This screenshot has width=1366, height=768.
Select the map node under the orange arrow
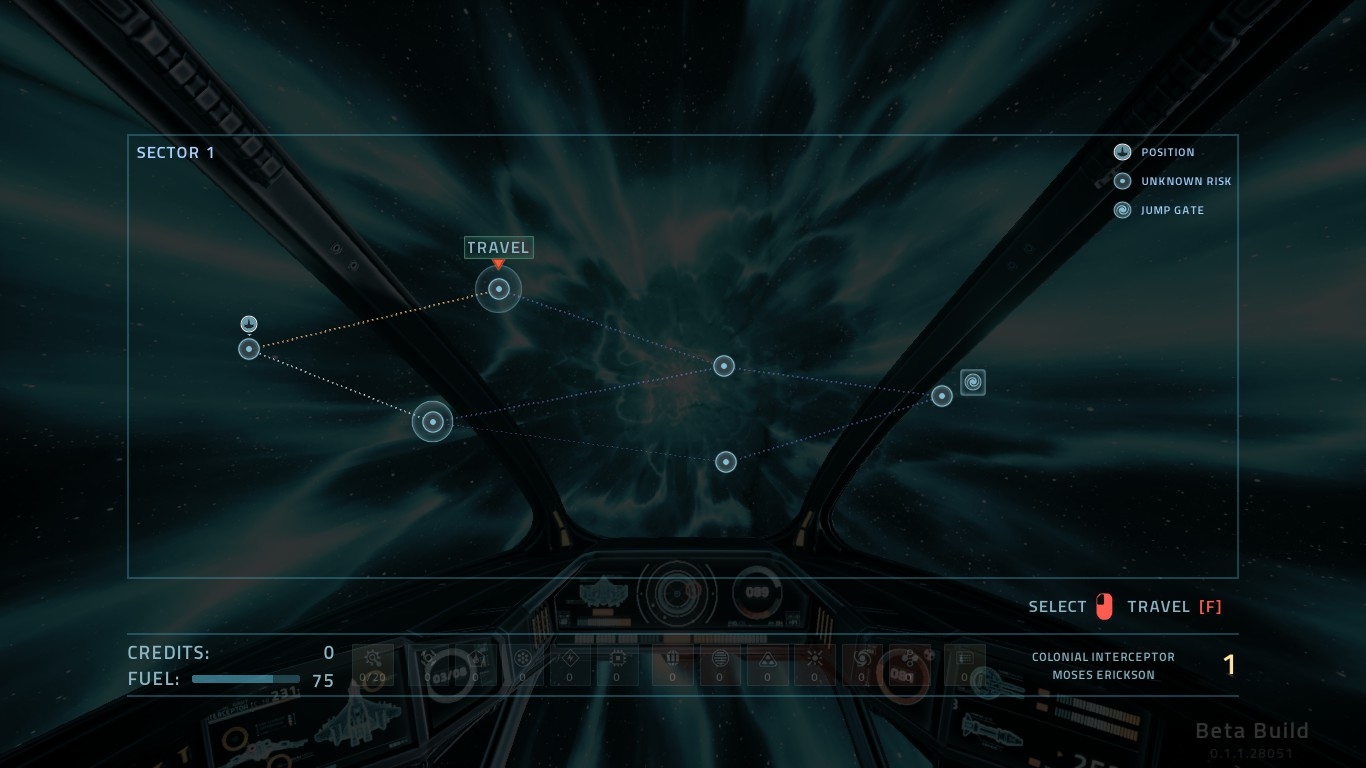click(499, 290)
